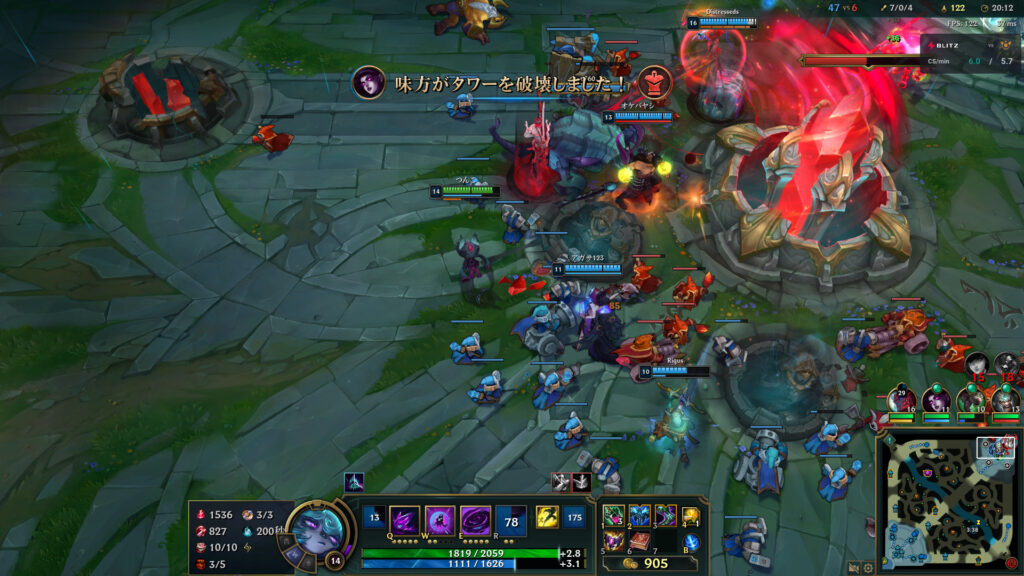Select the red book item in slot 6

click(639, 541)
